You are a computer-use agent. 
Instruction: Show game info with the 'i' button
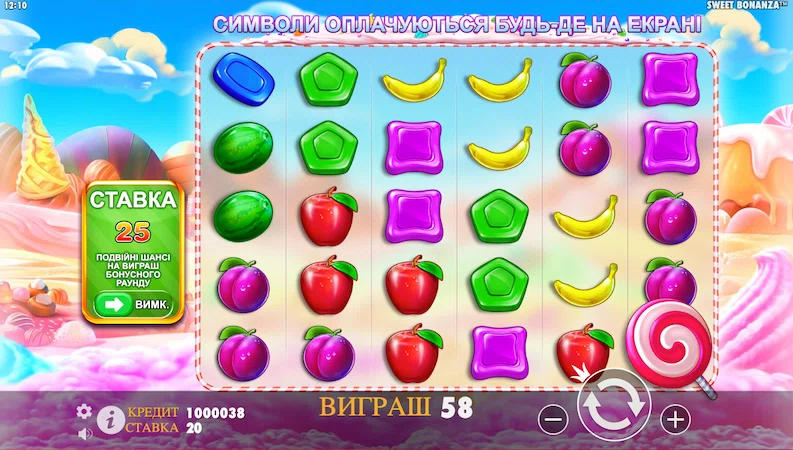point(110,418)
